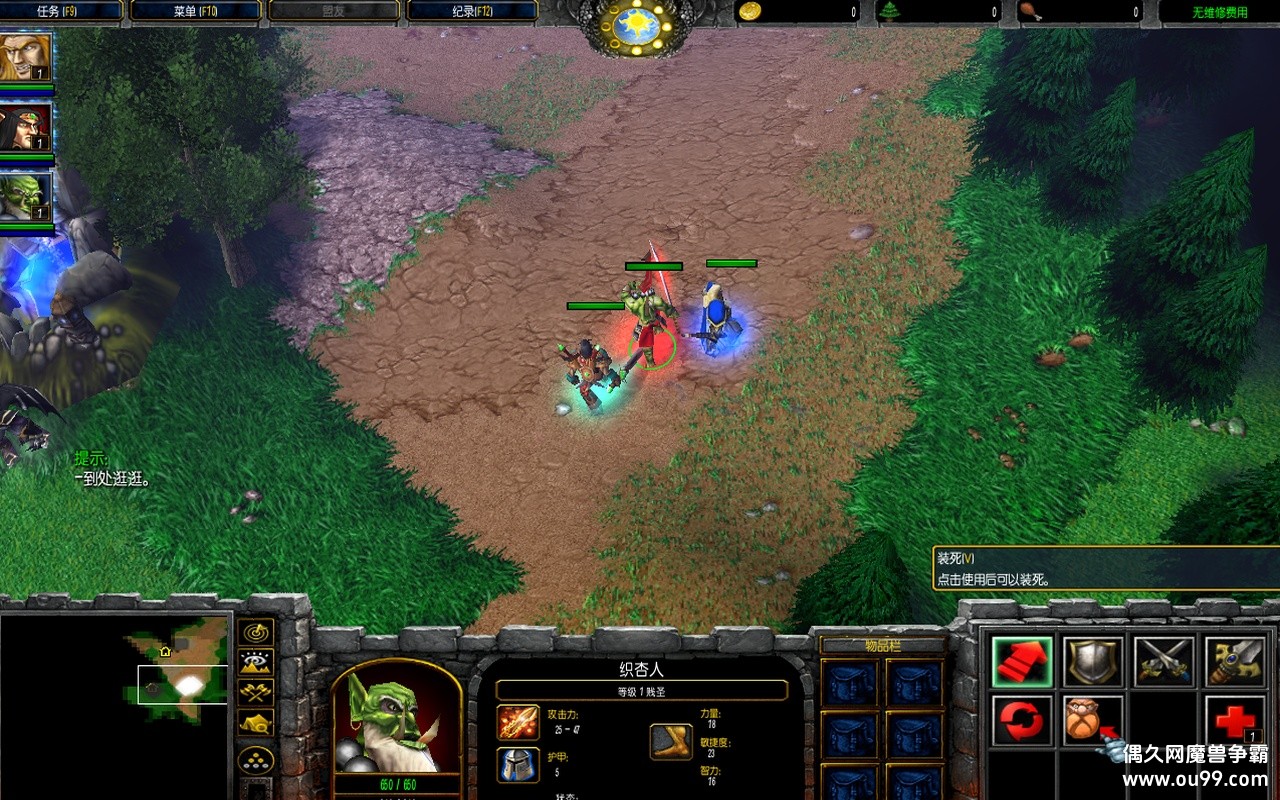The width and height of the screenshot is (1280, 800).
Task: Activate the minimap signal ping button
Action: coord(257,632)
